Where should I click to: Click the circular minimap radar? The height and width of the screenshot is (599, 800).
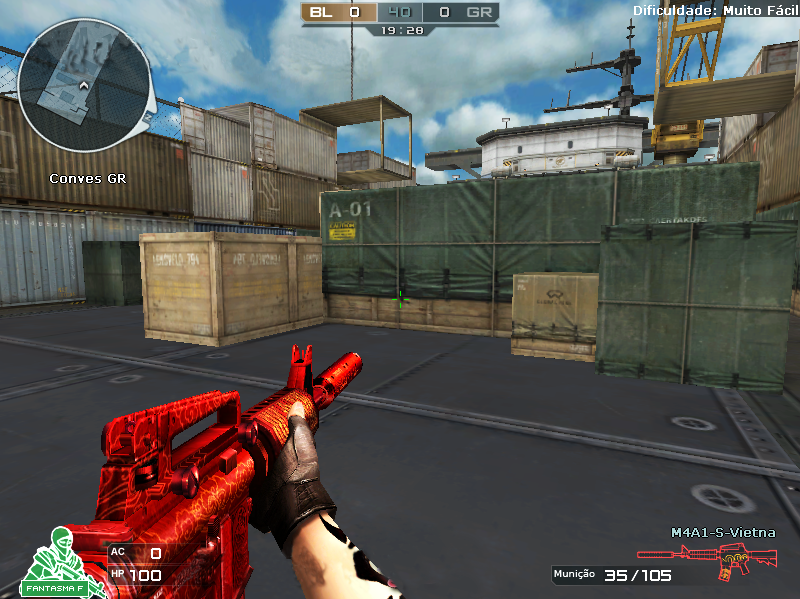click(x=85, y=83)
